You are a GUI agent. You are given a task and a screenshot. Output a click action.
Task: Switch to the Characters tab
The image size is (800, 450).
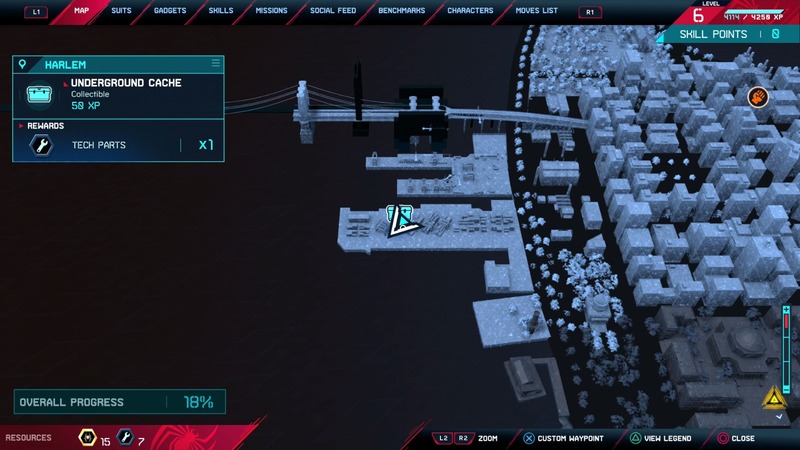(x=470, y=11)
